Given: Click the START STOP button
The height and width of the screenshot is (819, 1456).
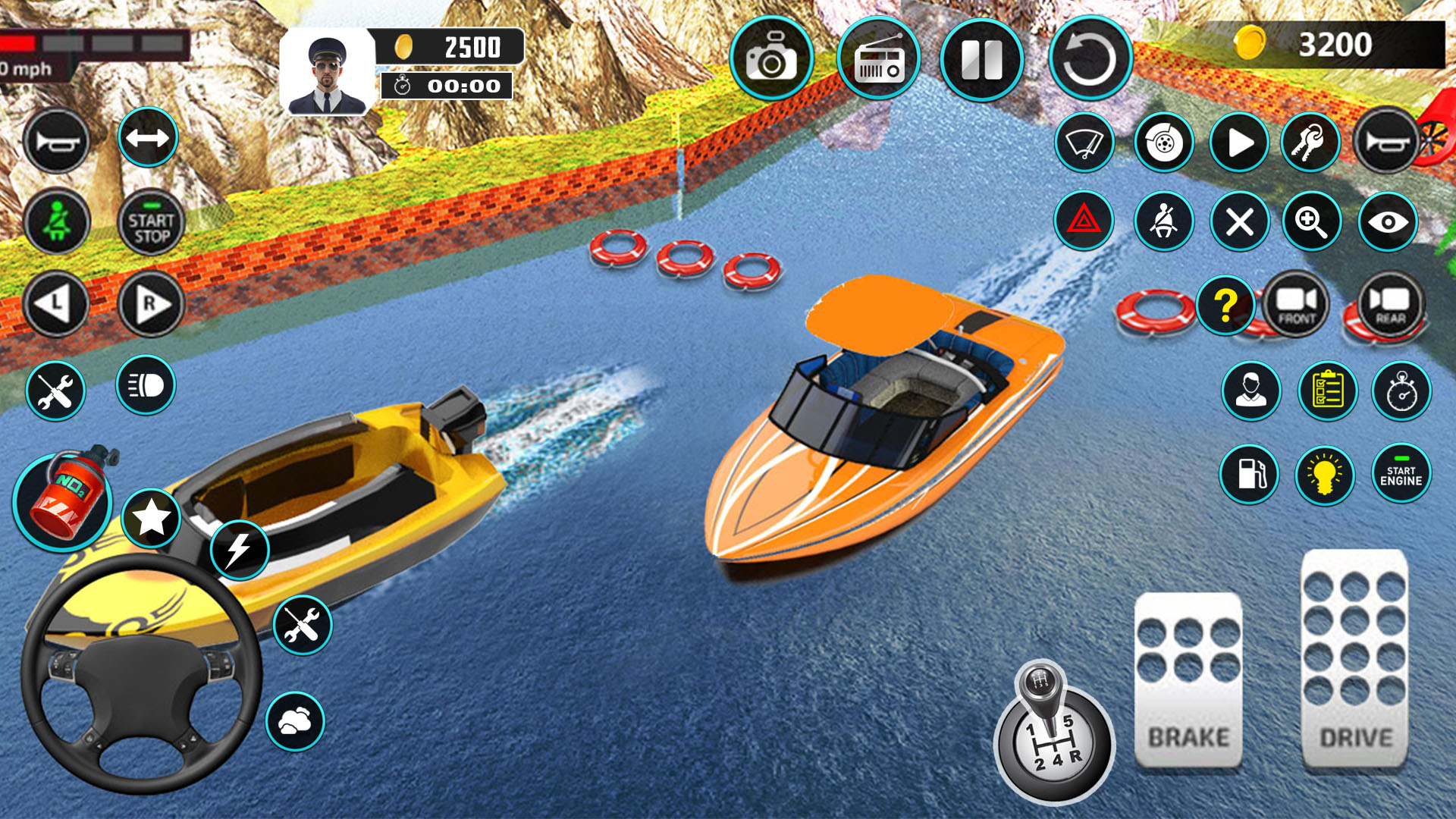Looking at the screenshot, I should [x=151, y=222].
